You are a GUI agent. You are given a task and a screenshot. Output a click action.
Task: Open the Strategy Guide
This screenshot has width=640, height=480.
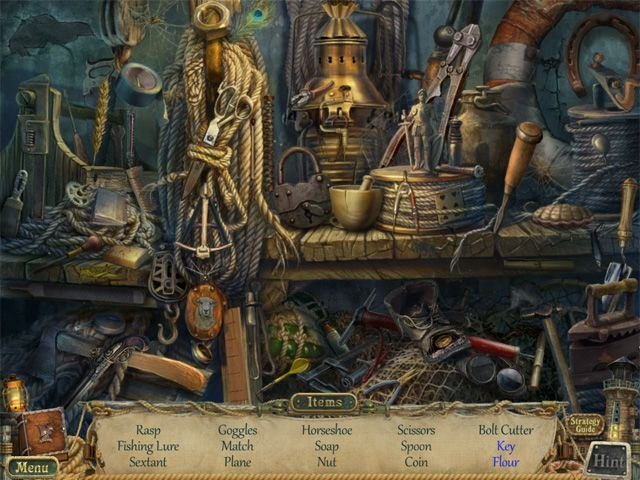[x=584, y=425]
